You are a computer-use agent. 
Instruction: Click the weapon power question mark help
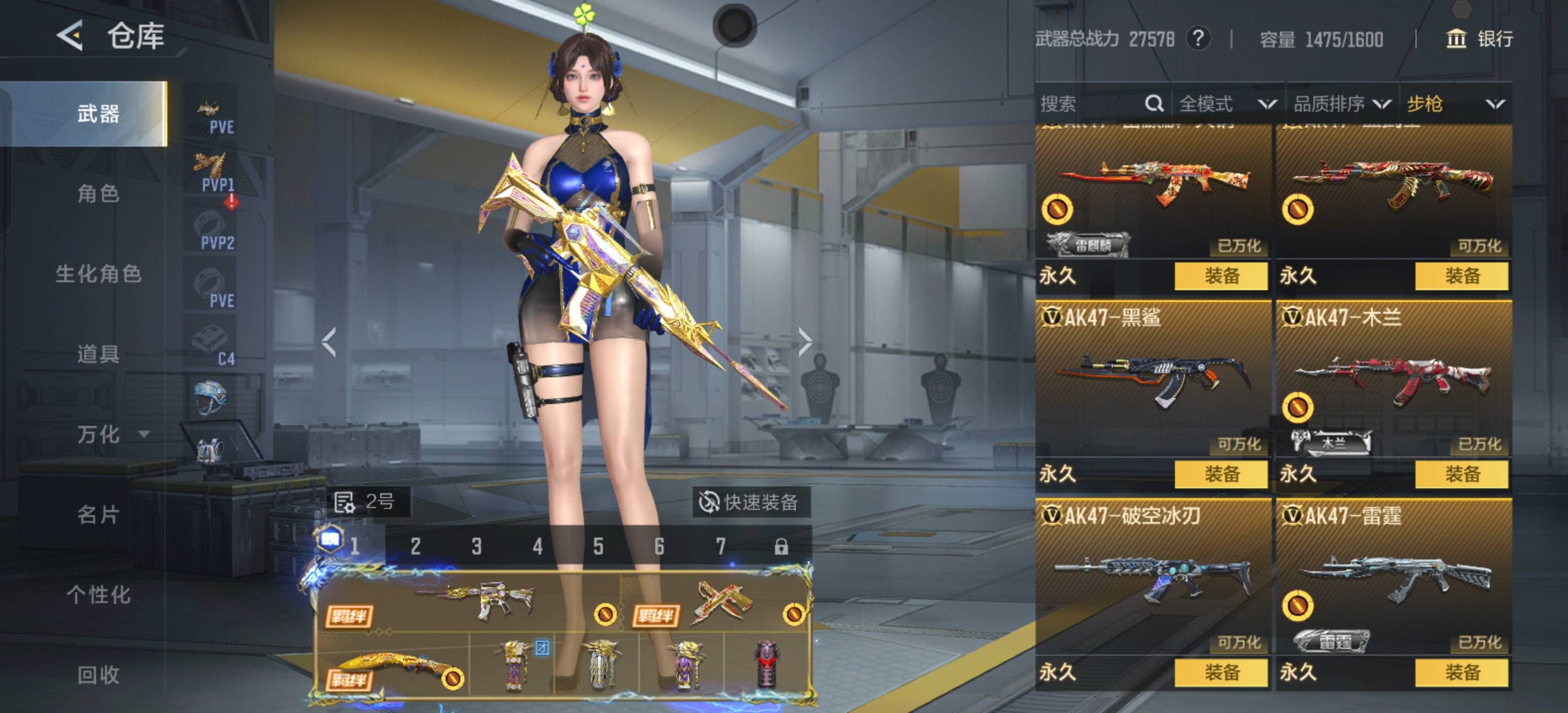(1197, 39)
